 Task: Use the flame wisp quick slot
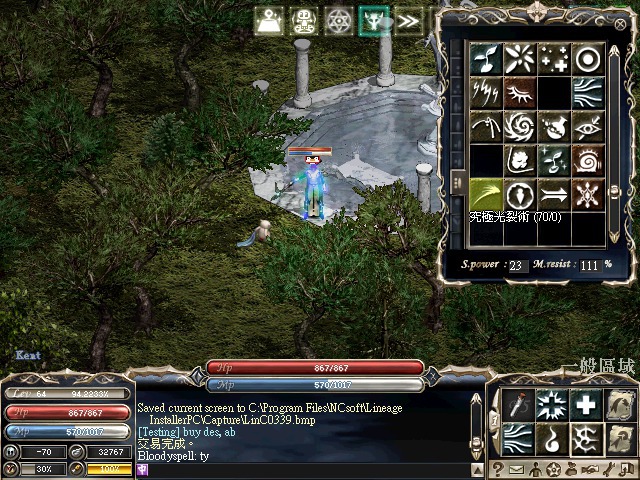coord(553,438)
